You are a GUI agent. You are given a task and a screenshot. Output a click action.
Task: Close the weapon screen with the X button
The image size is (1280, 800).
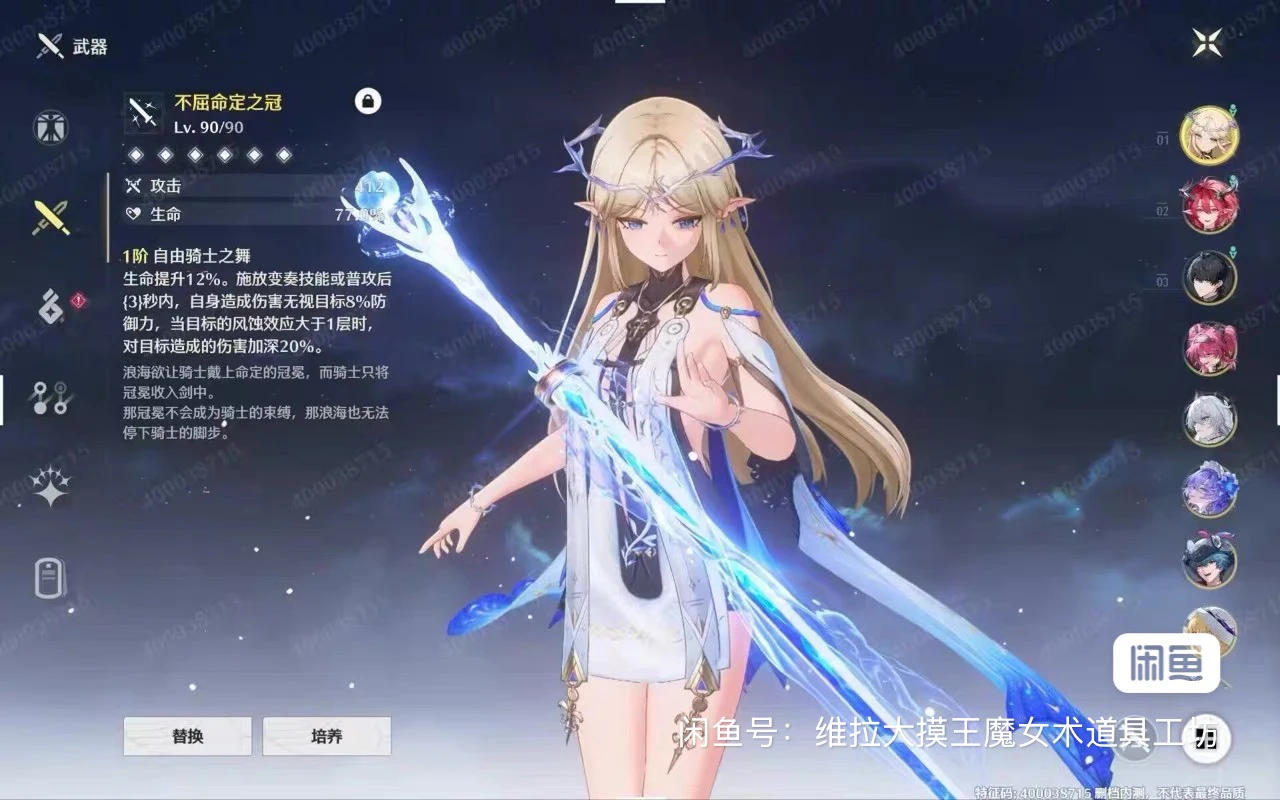pos(1207,42)
